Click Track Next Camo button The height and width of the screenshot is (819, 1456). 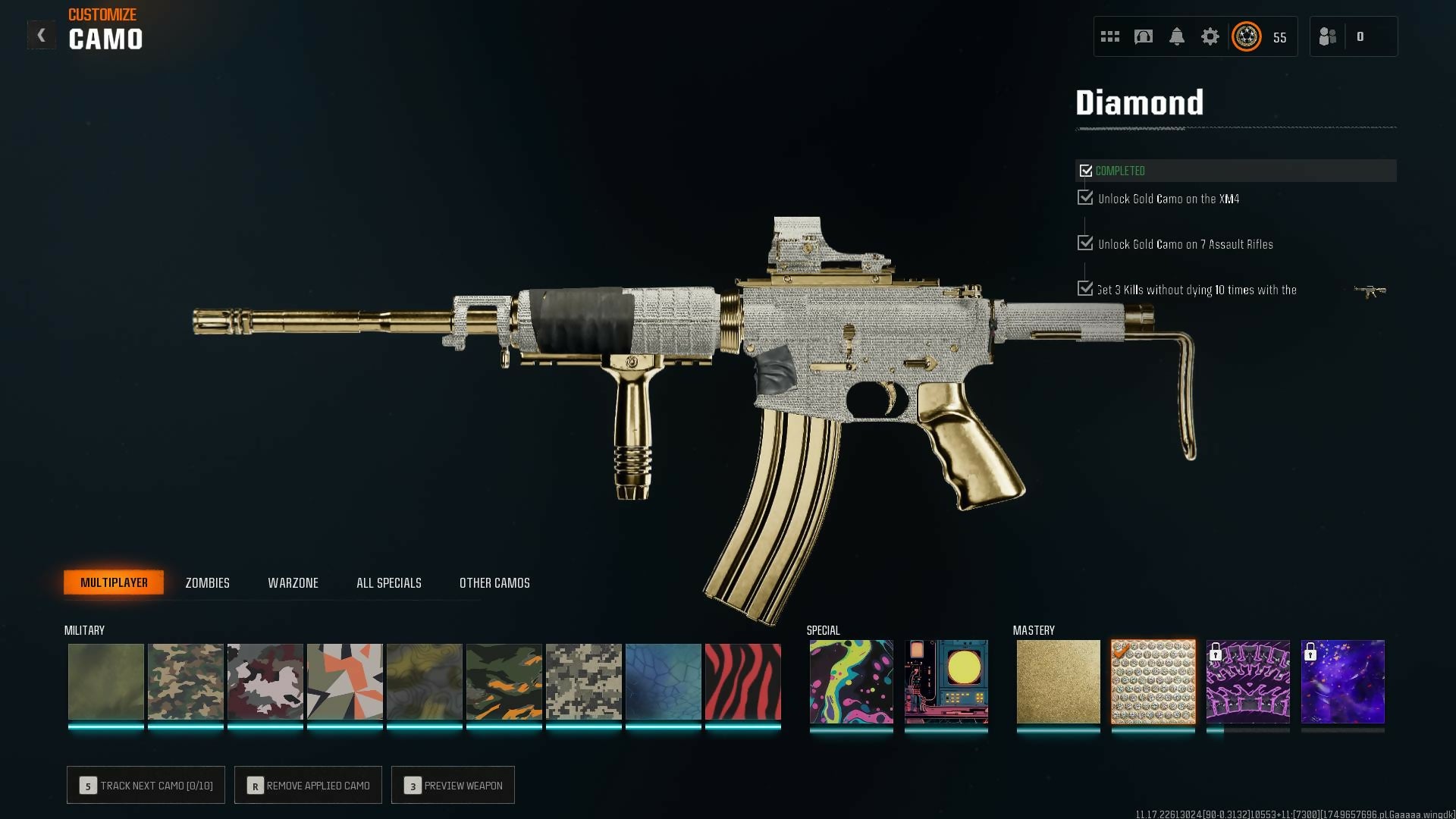pyautogui.click(x=146, y=785)
